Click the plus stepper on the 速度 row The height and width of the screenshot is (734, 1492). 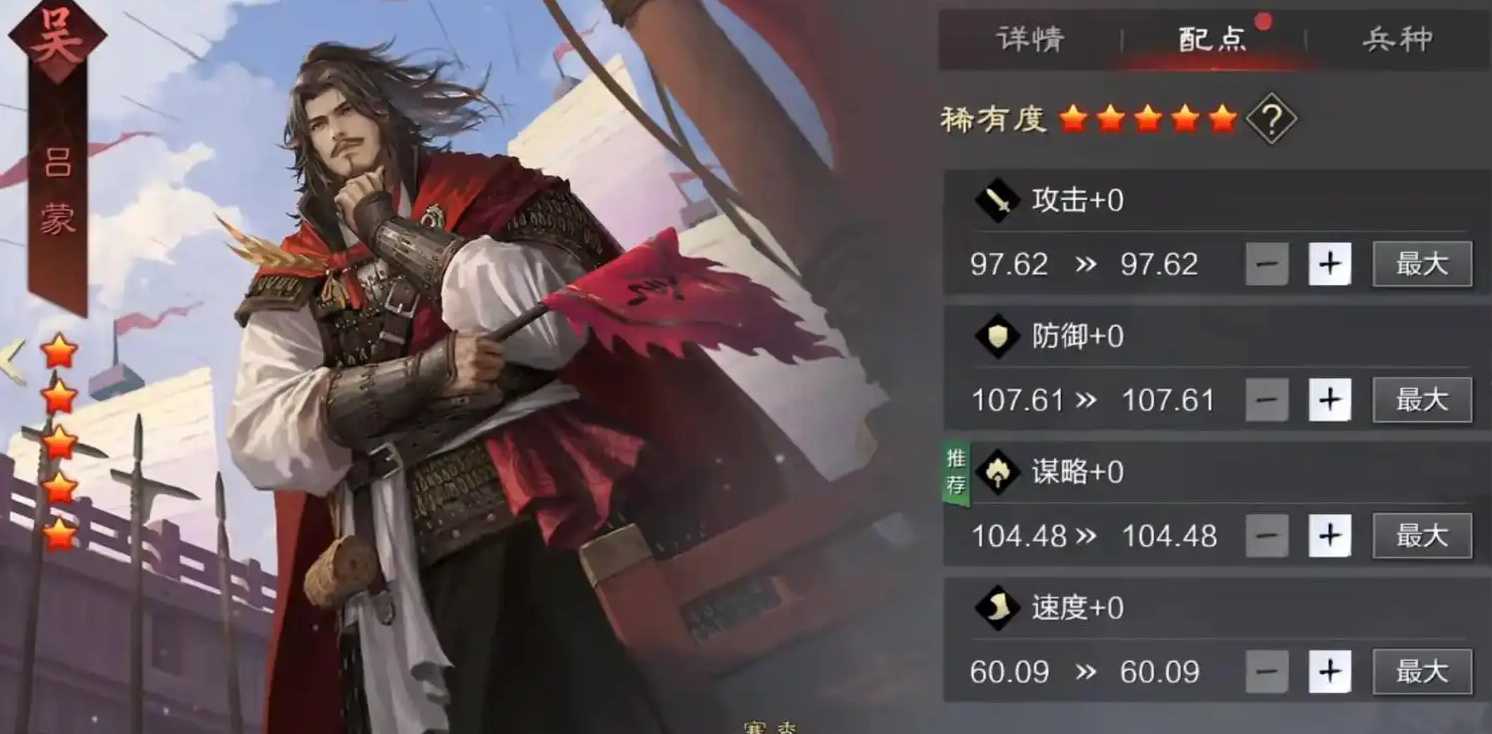click(1330, 671)
